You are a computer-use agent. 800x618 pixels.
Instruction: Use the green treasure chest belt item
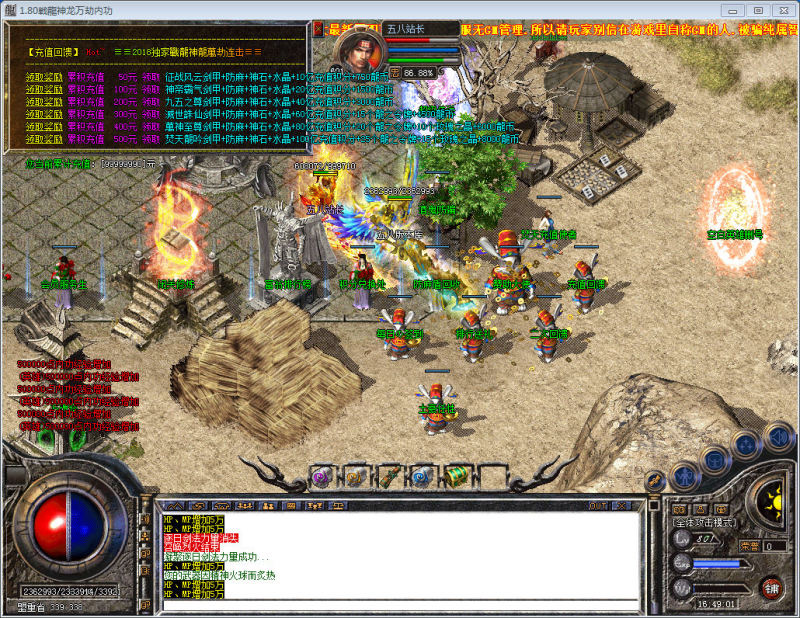point(457,477)
